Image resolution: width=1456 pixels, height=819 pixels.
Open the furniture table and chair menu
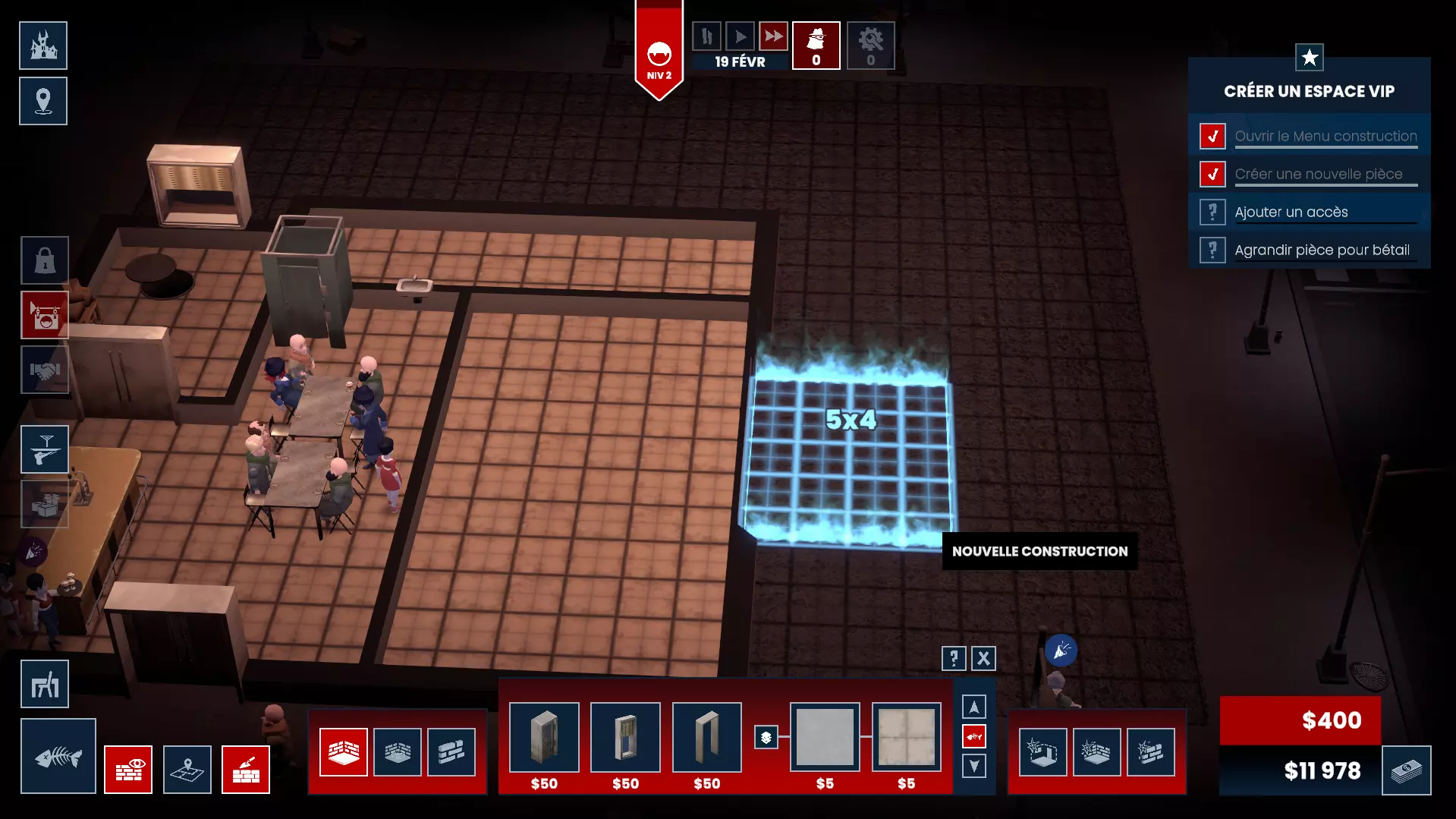pos(45,685)
